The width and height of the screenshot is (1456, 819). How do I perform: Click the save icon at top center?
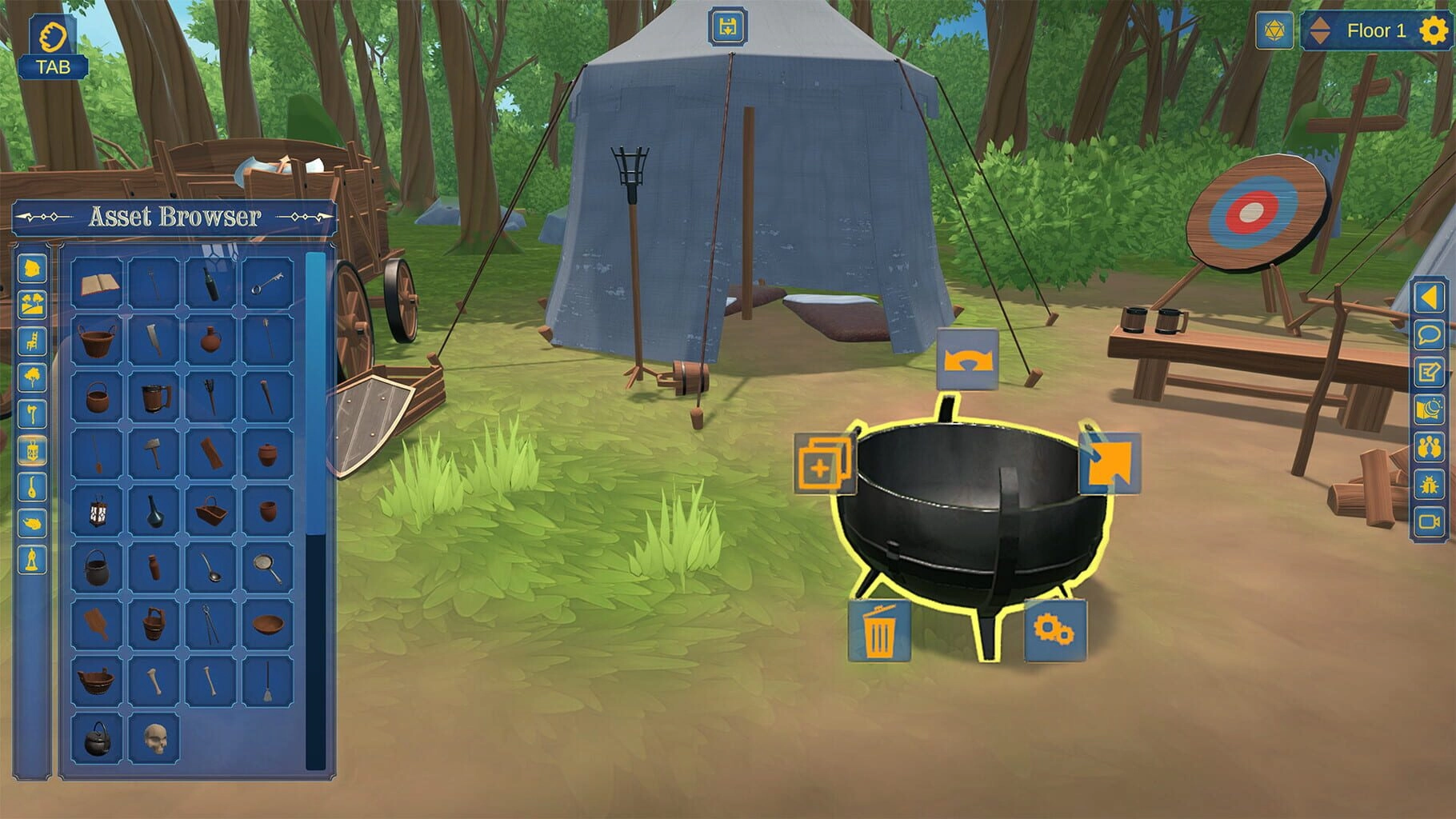point(728,28)
